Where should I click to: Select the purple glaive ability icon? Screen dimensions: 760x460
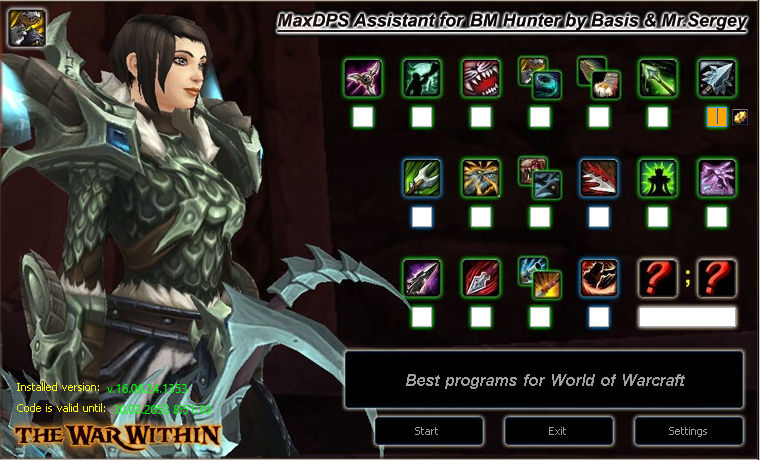(362, 78)
